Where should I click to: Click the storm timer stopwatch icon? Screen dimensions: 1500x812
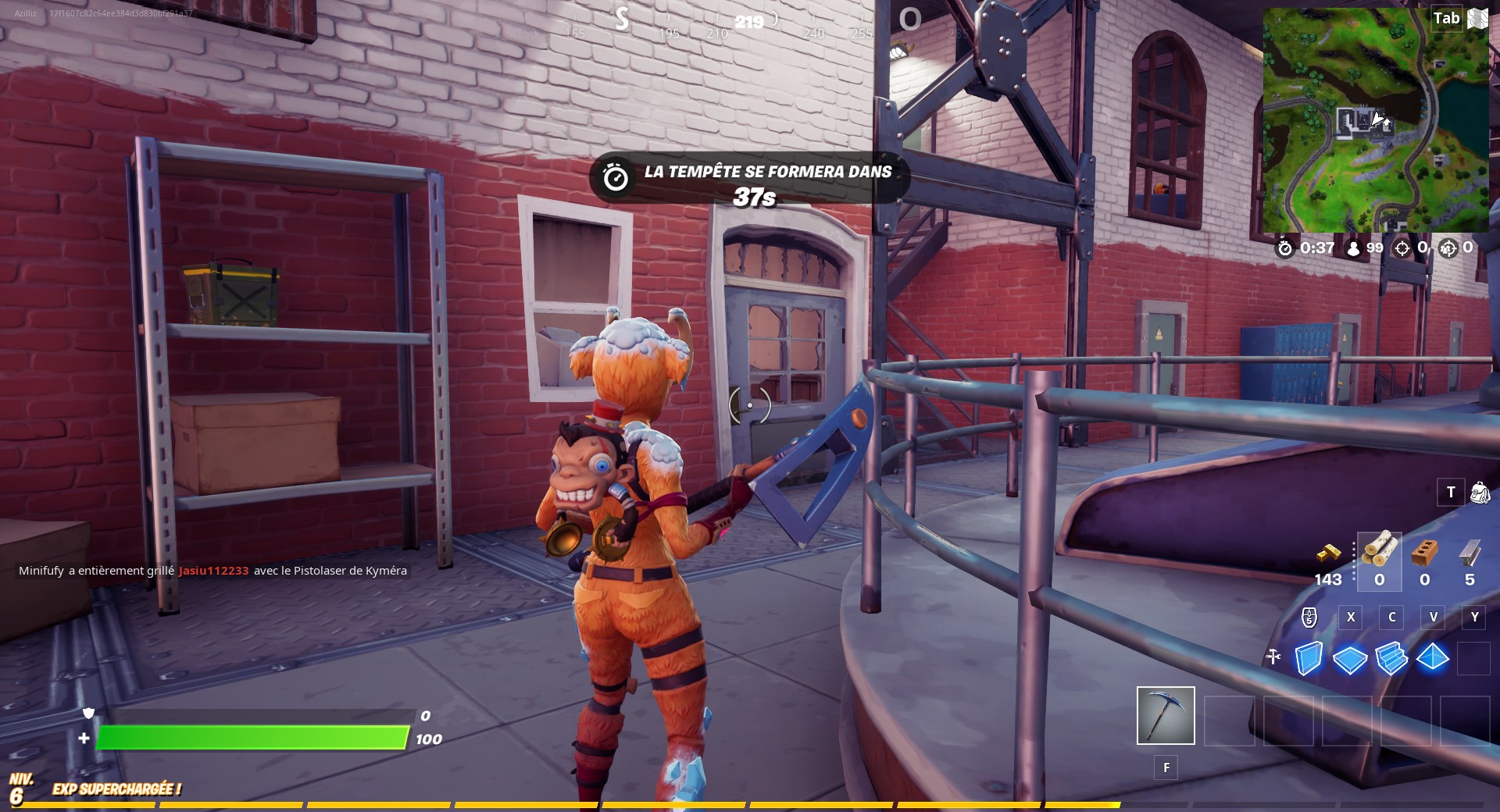tap(1285, 248)
